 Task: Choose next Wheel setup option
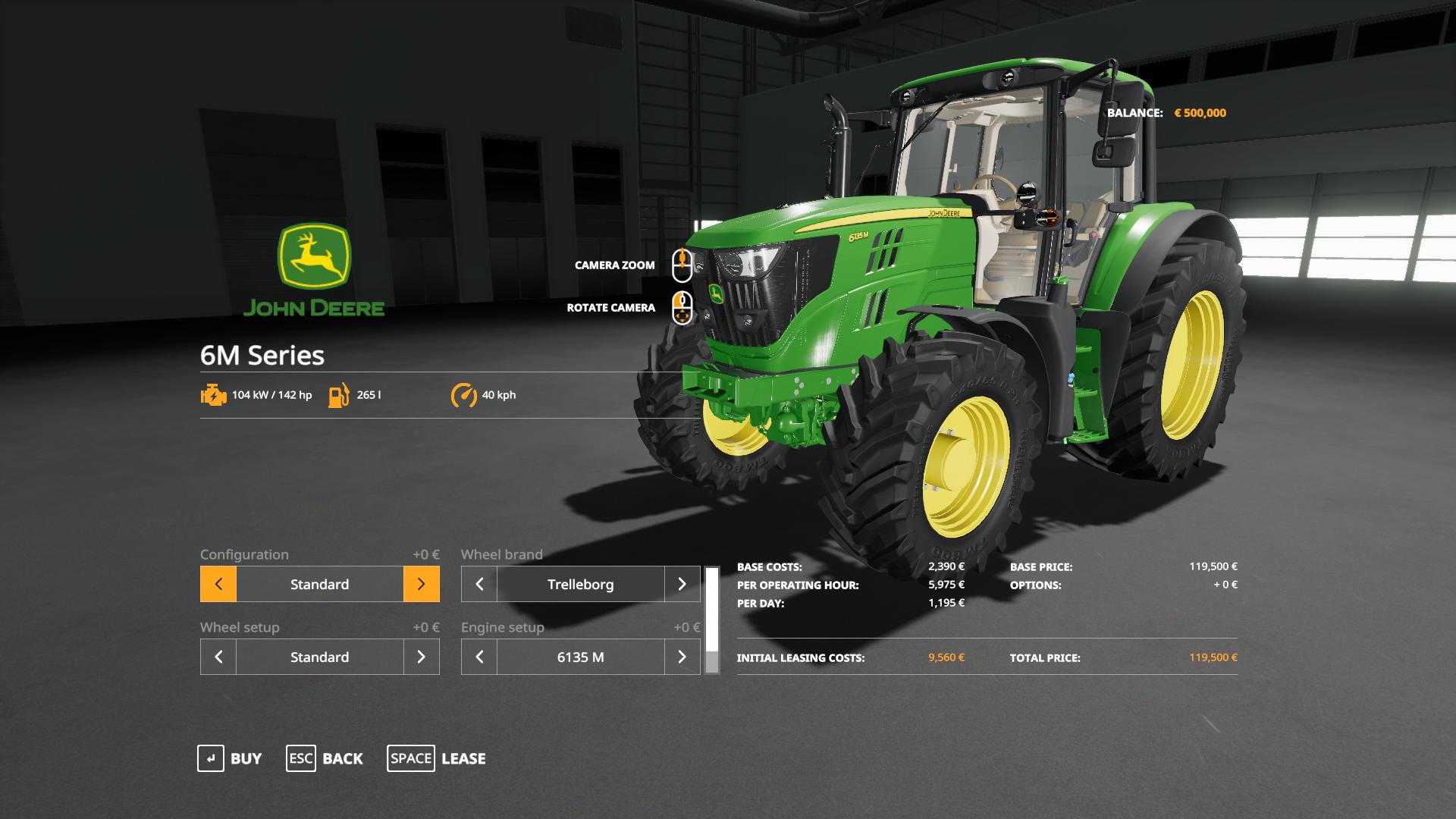point(422,657)
